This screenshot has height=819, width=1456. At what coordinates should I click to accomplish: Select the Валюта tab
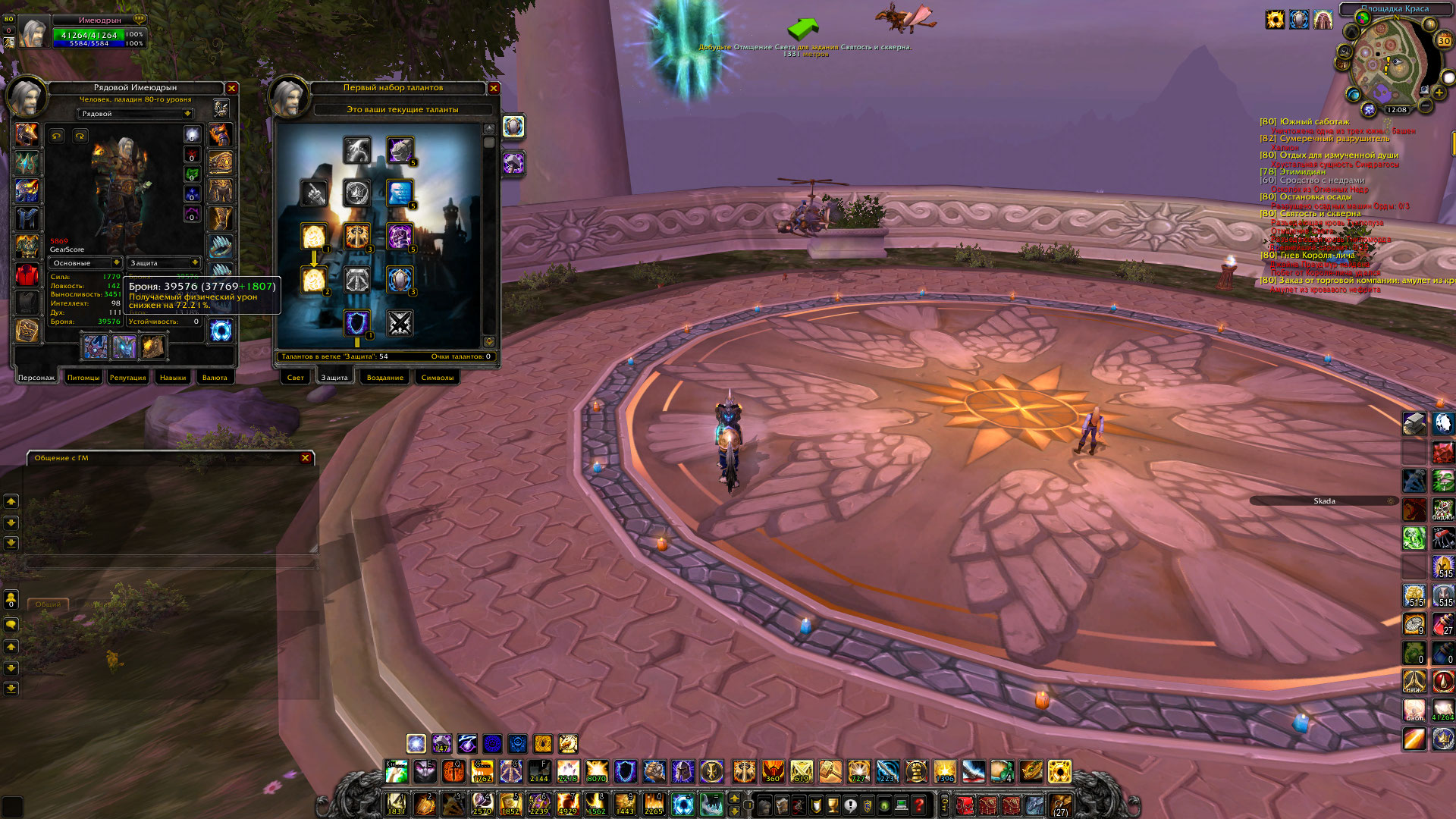point(215,378)
